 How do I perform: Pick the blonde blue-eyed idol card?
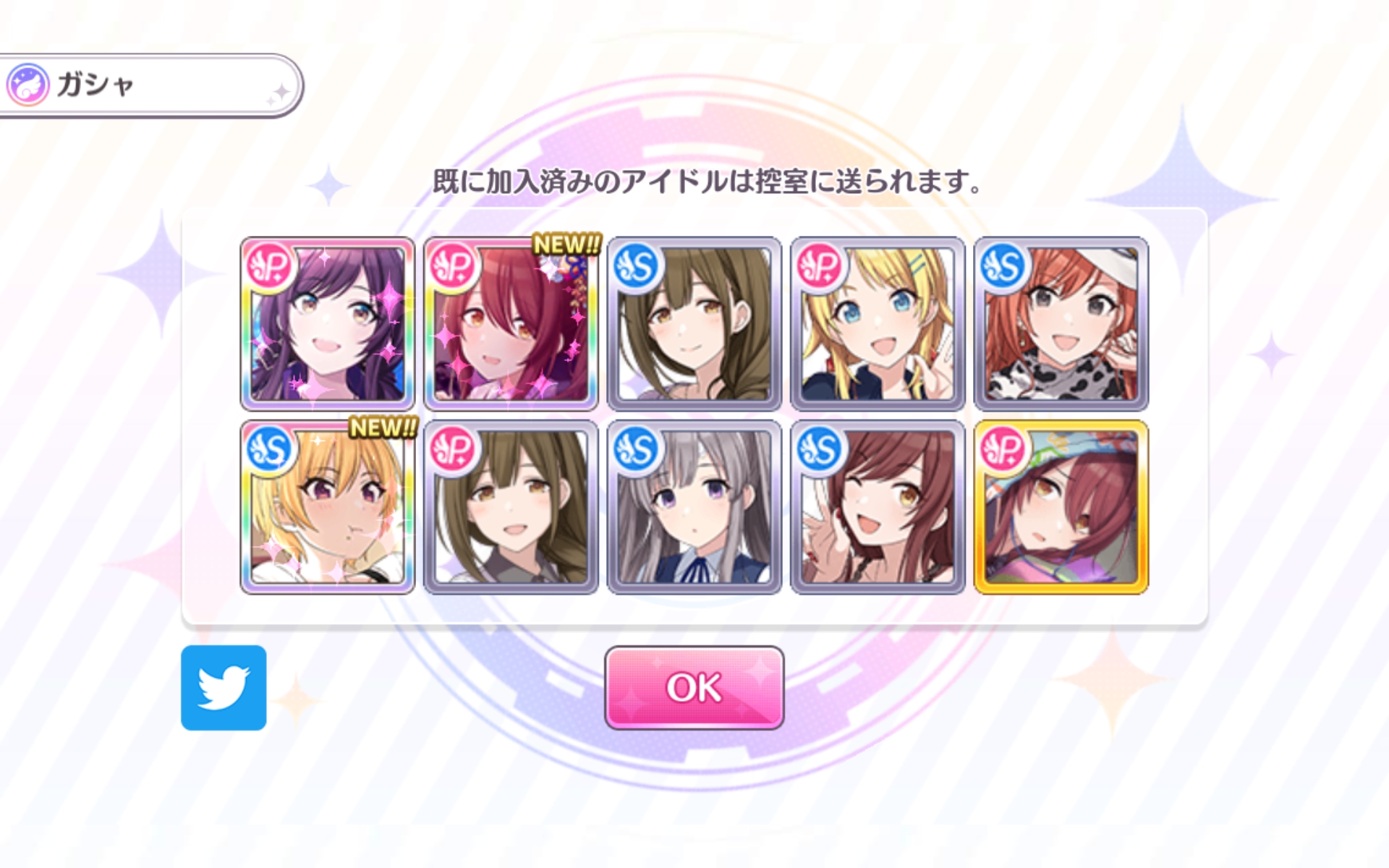(x=878, y=323)
